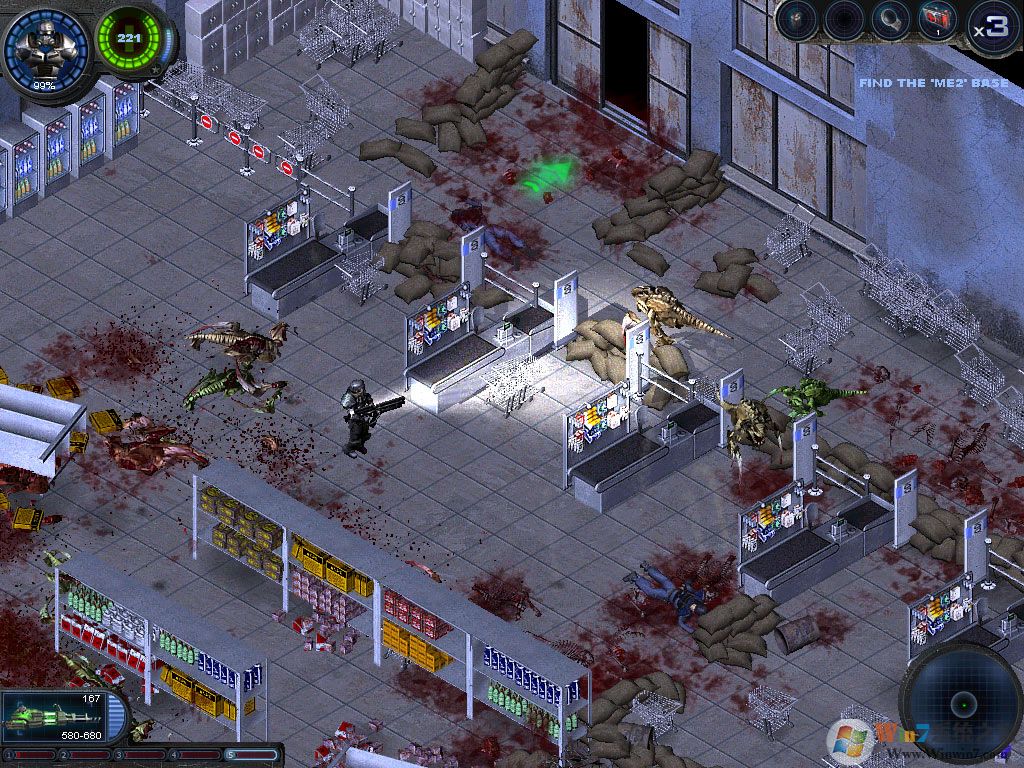The width and height of the screenshot is (1024, 768).
Task: Click the green minigun weapon panel
Action: (x=52, y=717)
